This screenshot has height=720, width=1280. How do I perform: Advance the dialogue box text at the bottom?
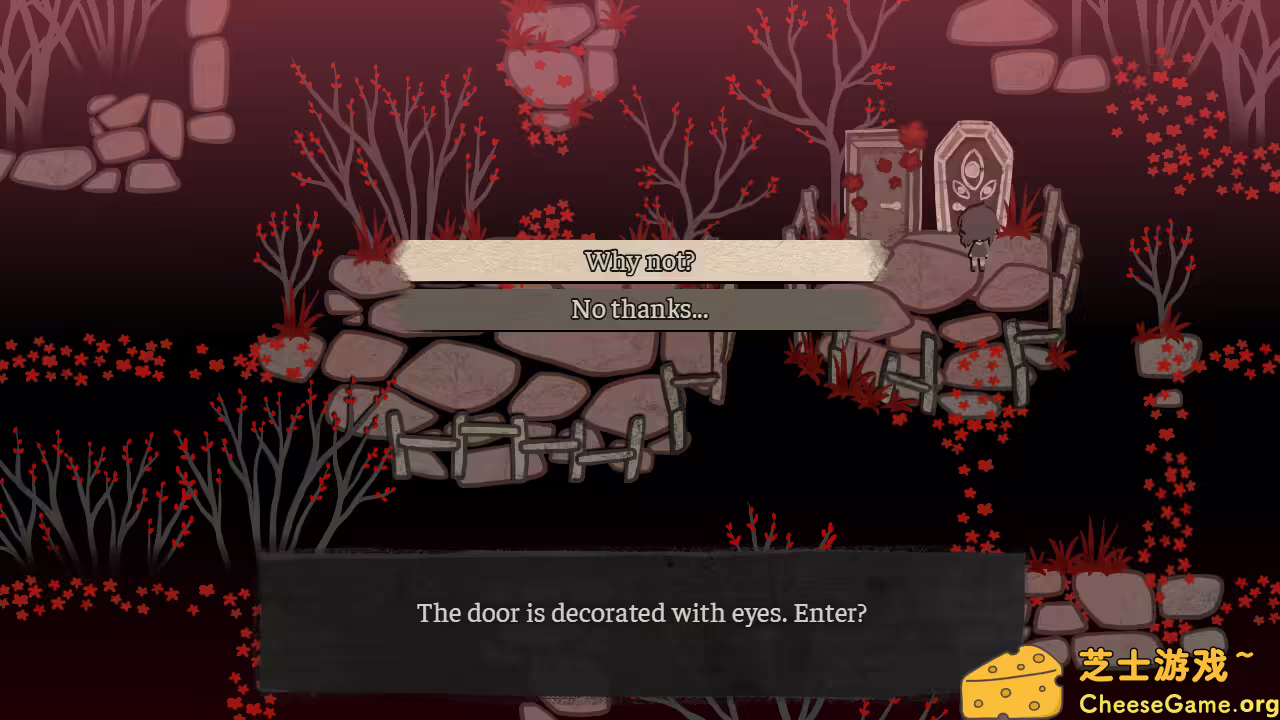click(640, 614)
